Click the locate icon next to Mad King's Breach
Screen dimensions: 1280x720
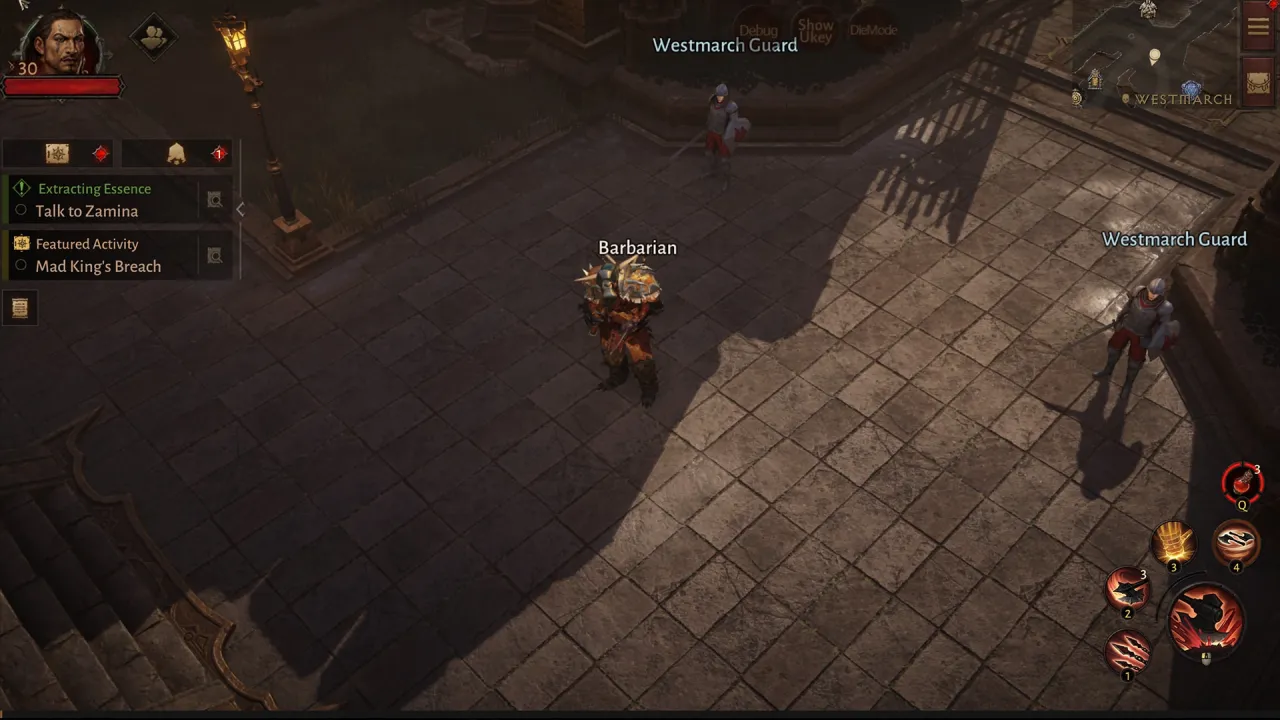[x=214, y=255]
